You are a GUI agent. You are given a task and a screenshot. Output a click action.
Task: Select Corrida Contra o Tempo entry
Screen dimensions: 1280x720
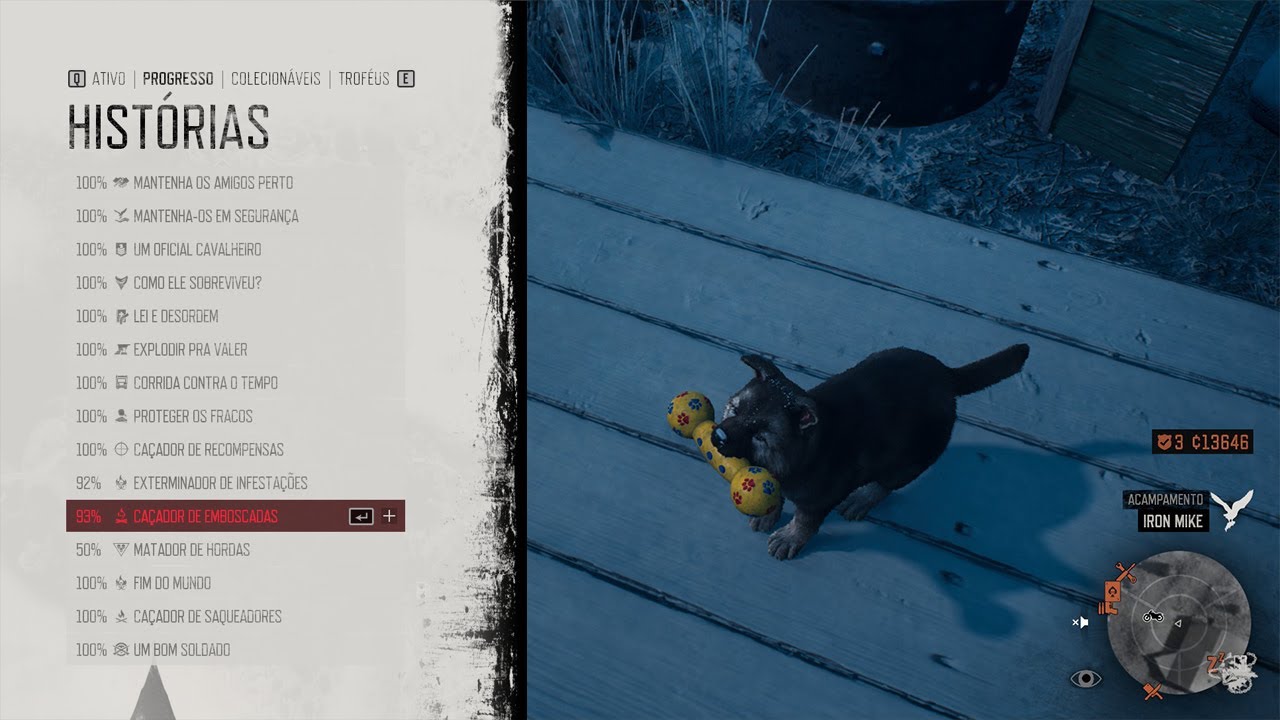click(205, 383)
